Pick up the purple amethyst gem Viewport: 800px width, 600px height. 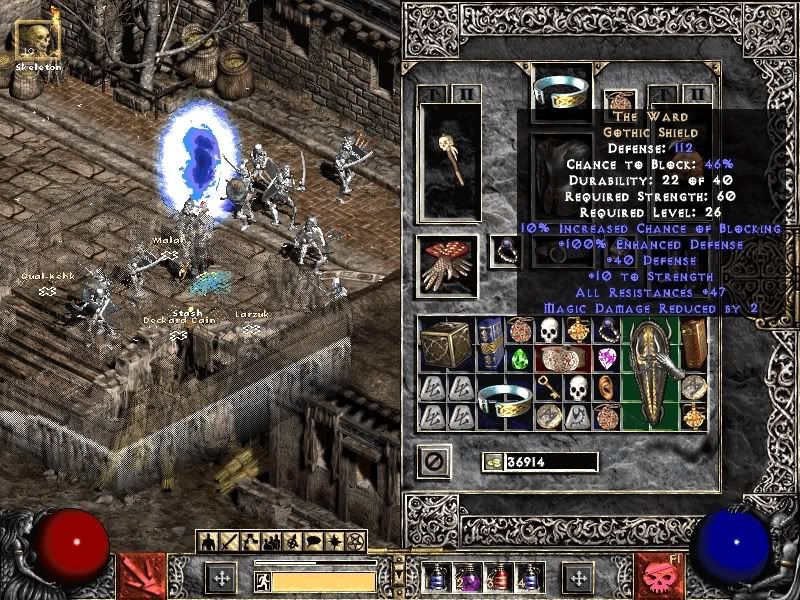606,358
